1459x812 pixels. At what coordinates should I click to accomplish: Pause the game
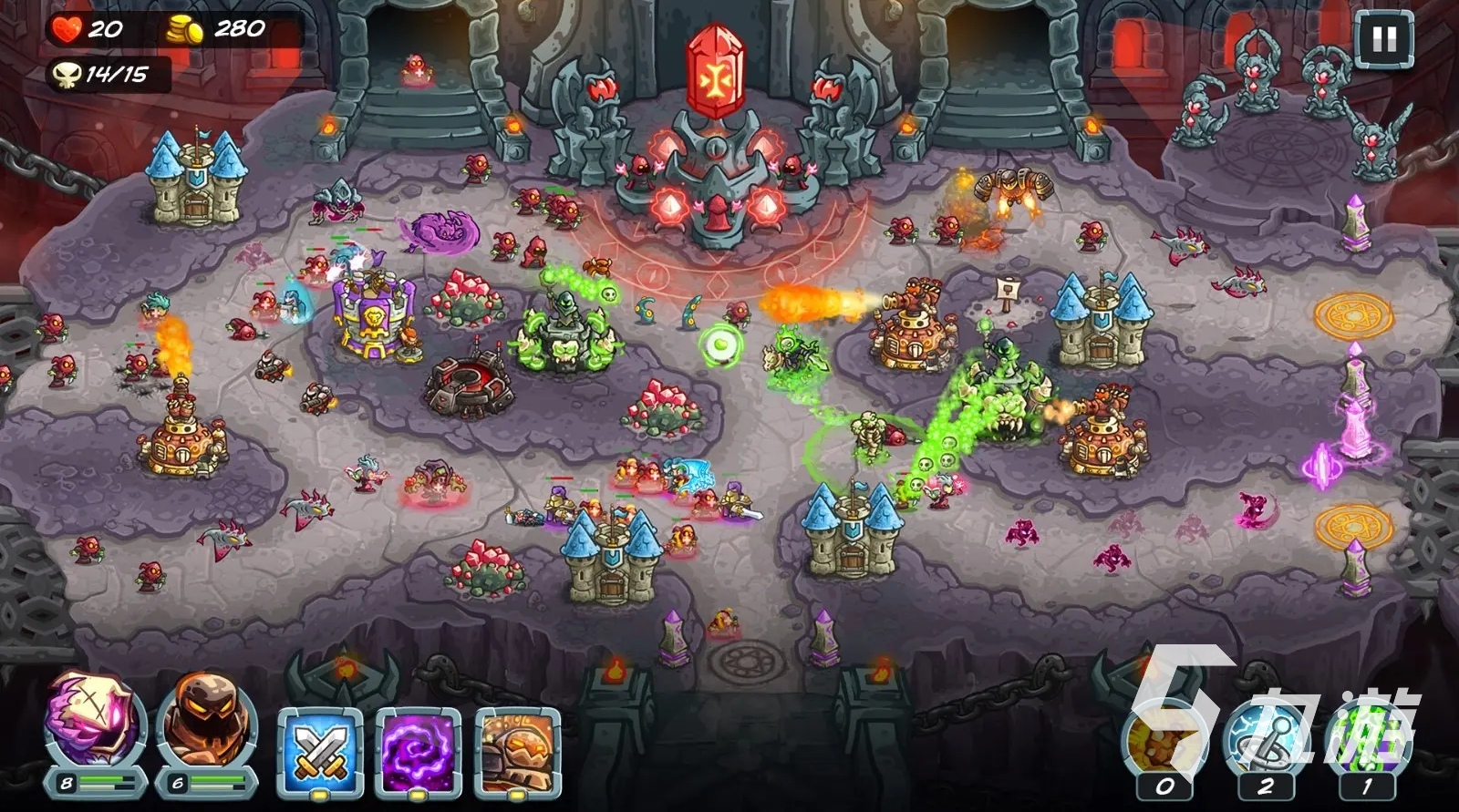pyautogui.click(x=1384, y=40)
